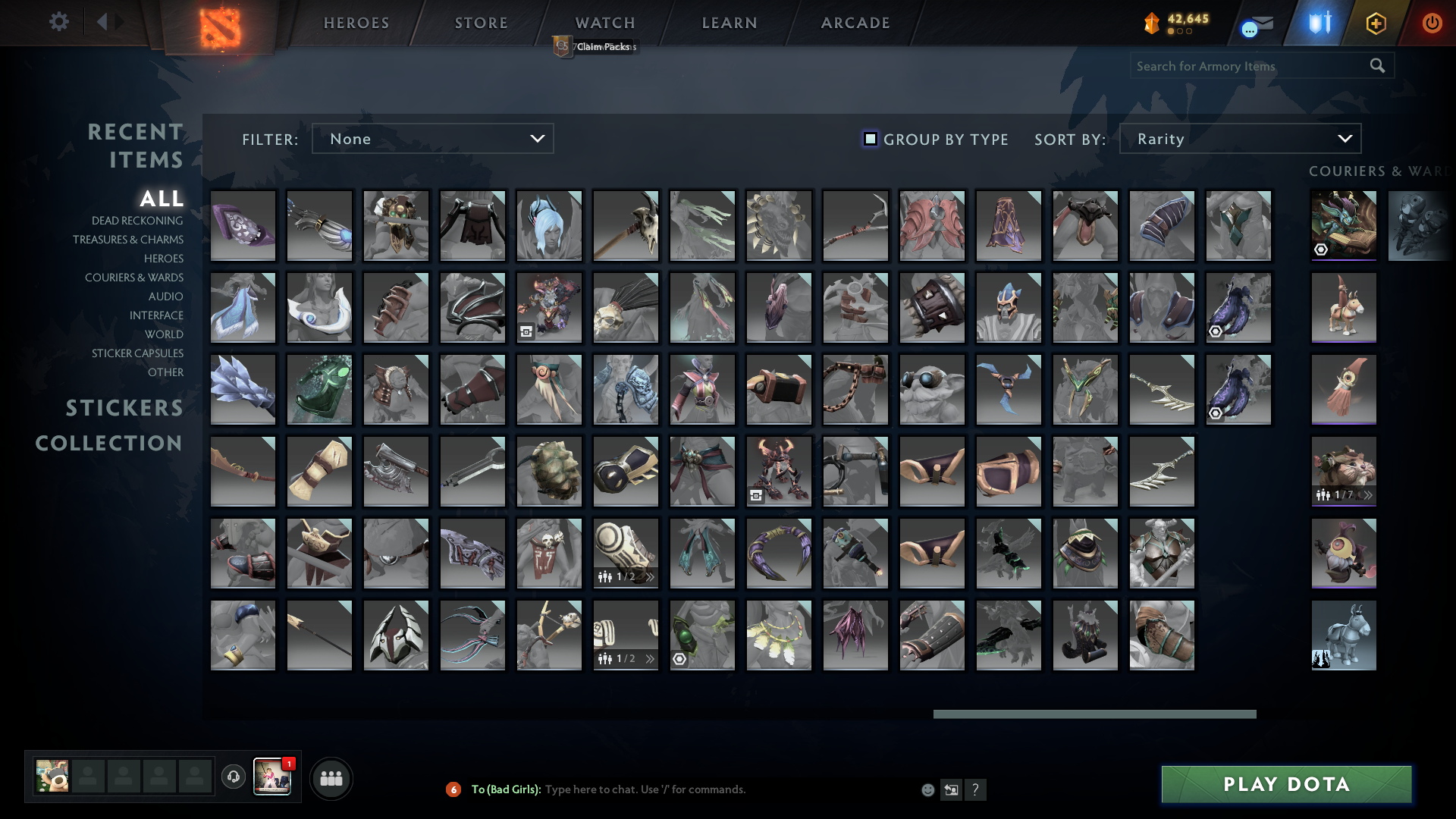This screenshot has height=819, width=1456.
Task: Select COURIERS & WARDS in the sidebar
Action: [x=134, y=278]
